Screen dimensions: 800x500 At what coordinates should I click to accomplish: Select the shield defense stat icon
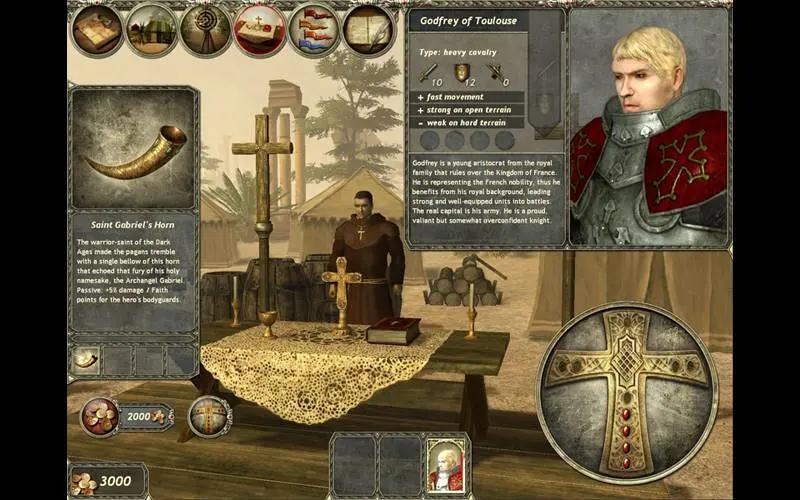click(x=462, y=71)
